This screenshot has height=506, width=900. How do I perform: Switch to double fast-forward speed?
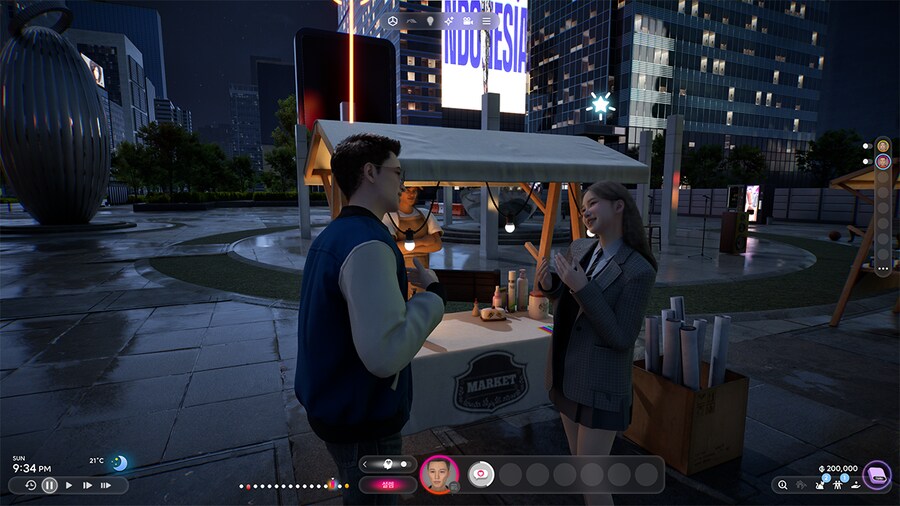[x=87, y=485]
